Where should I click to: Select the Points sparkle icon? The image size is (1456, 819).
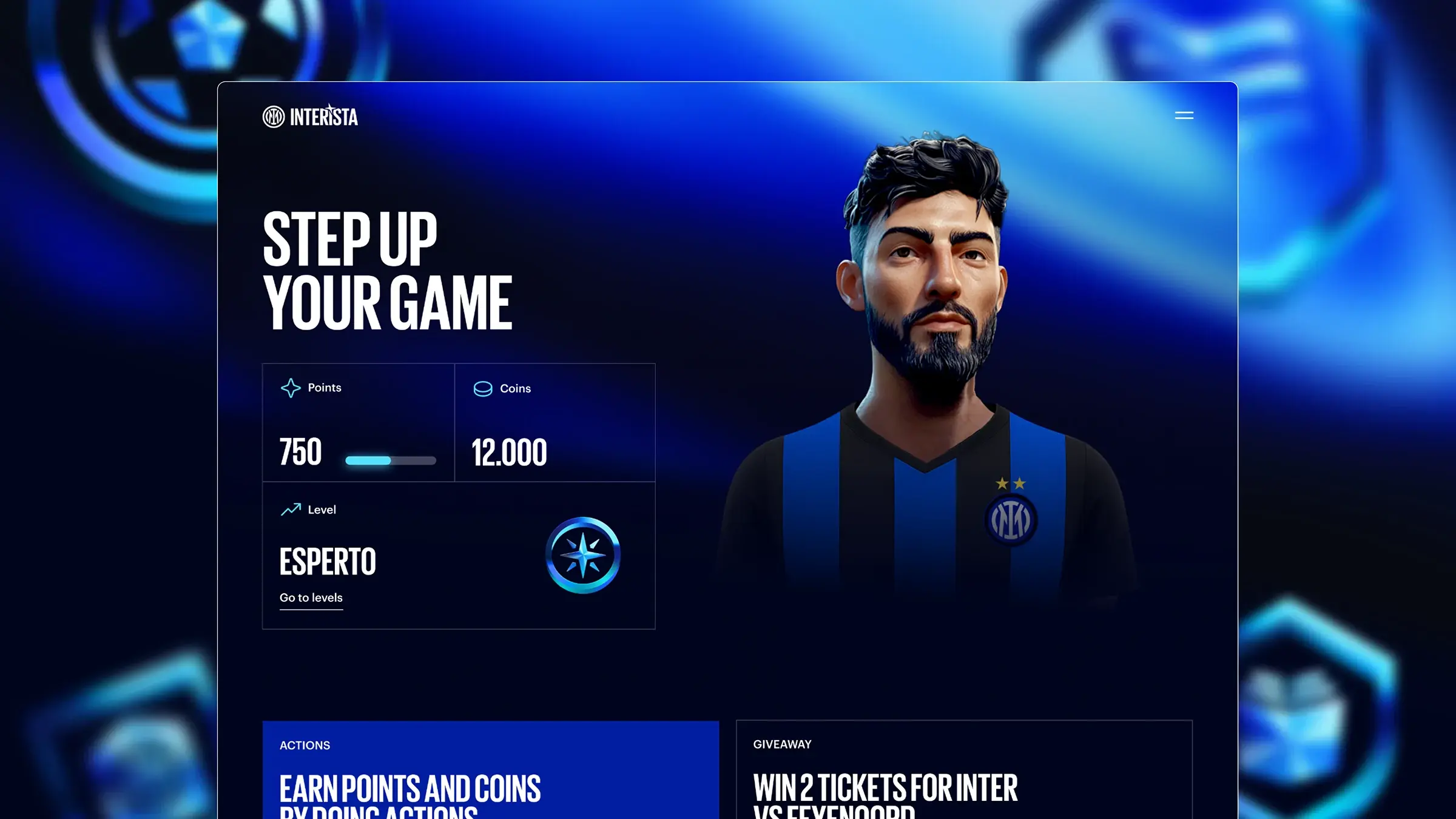291,386
